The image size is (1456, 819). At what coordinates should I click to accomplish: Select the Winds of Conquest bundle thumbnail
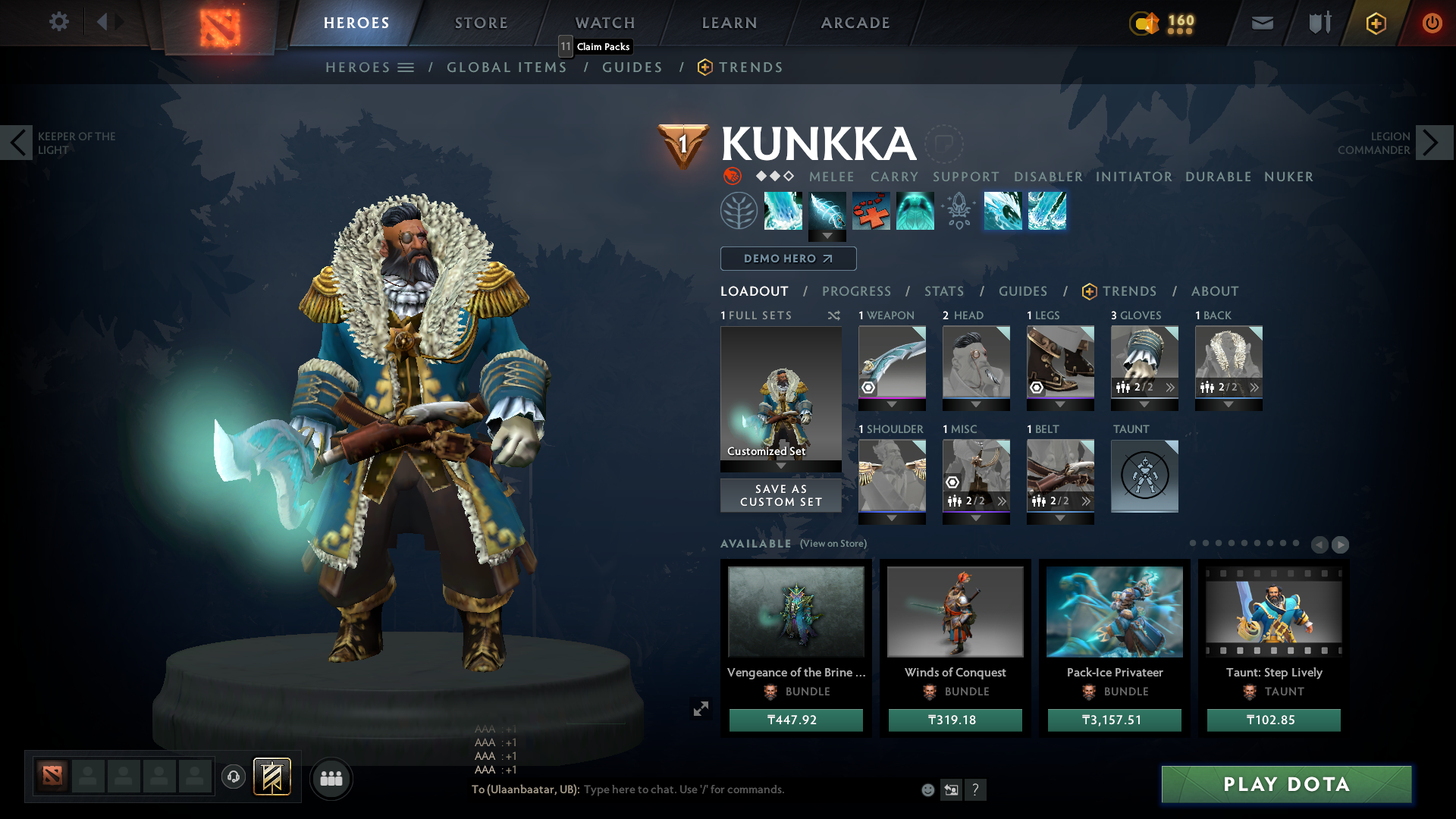pos(955,611)
